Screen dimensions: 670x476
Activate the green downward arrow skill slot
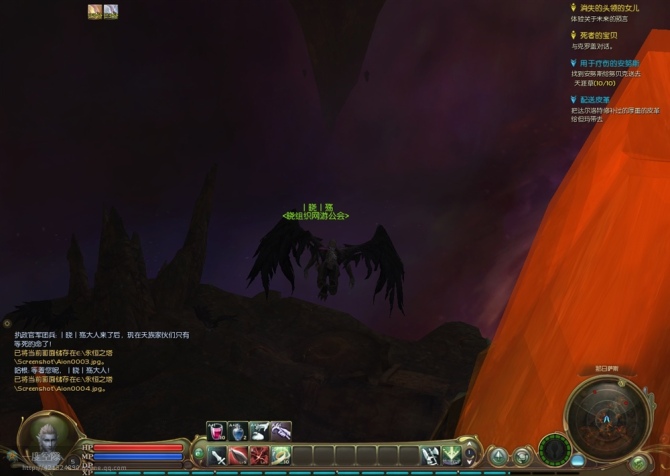(451, 455)
